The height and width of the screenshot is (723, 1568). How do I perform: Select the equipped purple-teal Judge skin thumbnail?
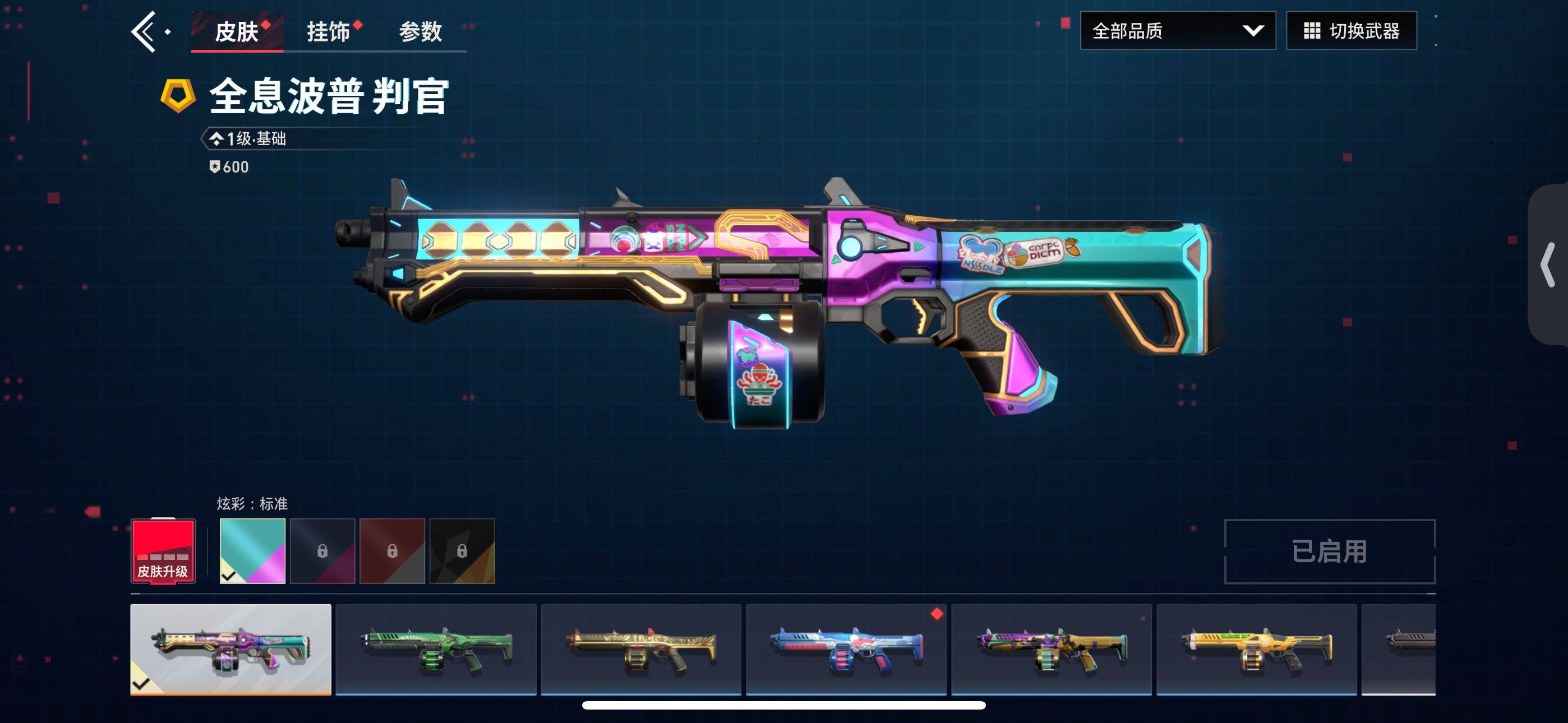(x=230, y=650)
